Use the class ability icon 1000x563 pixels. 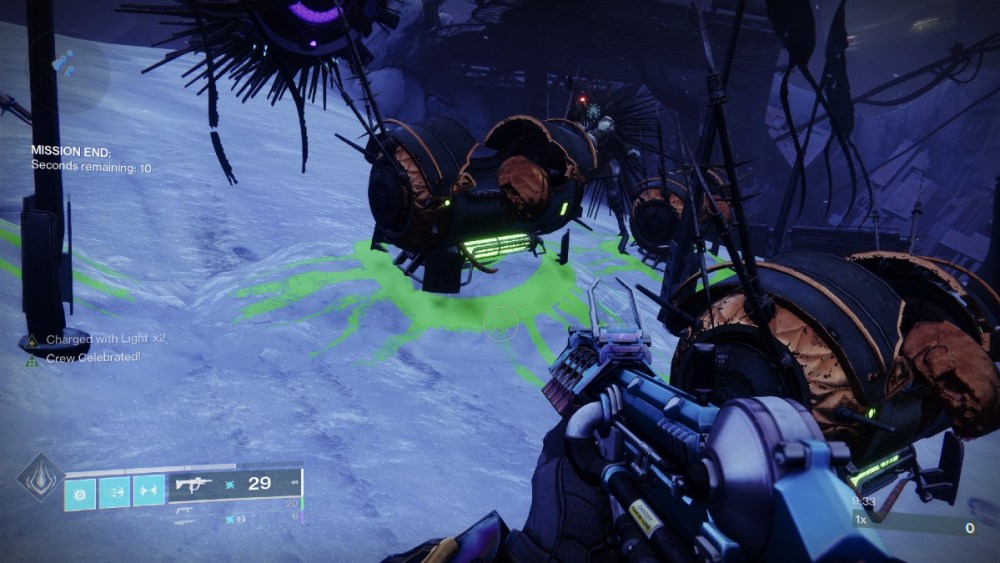point(149,492)
